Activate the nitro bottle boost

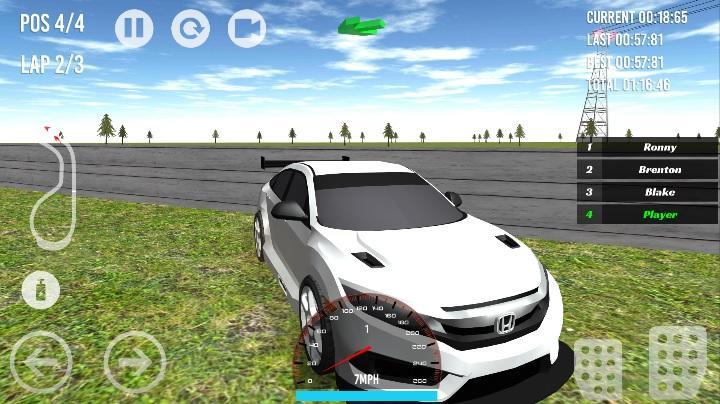point(41,291)
